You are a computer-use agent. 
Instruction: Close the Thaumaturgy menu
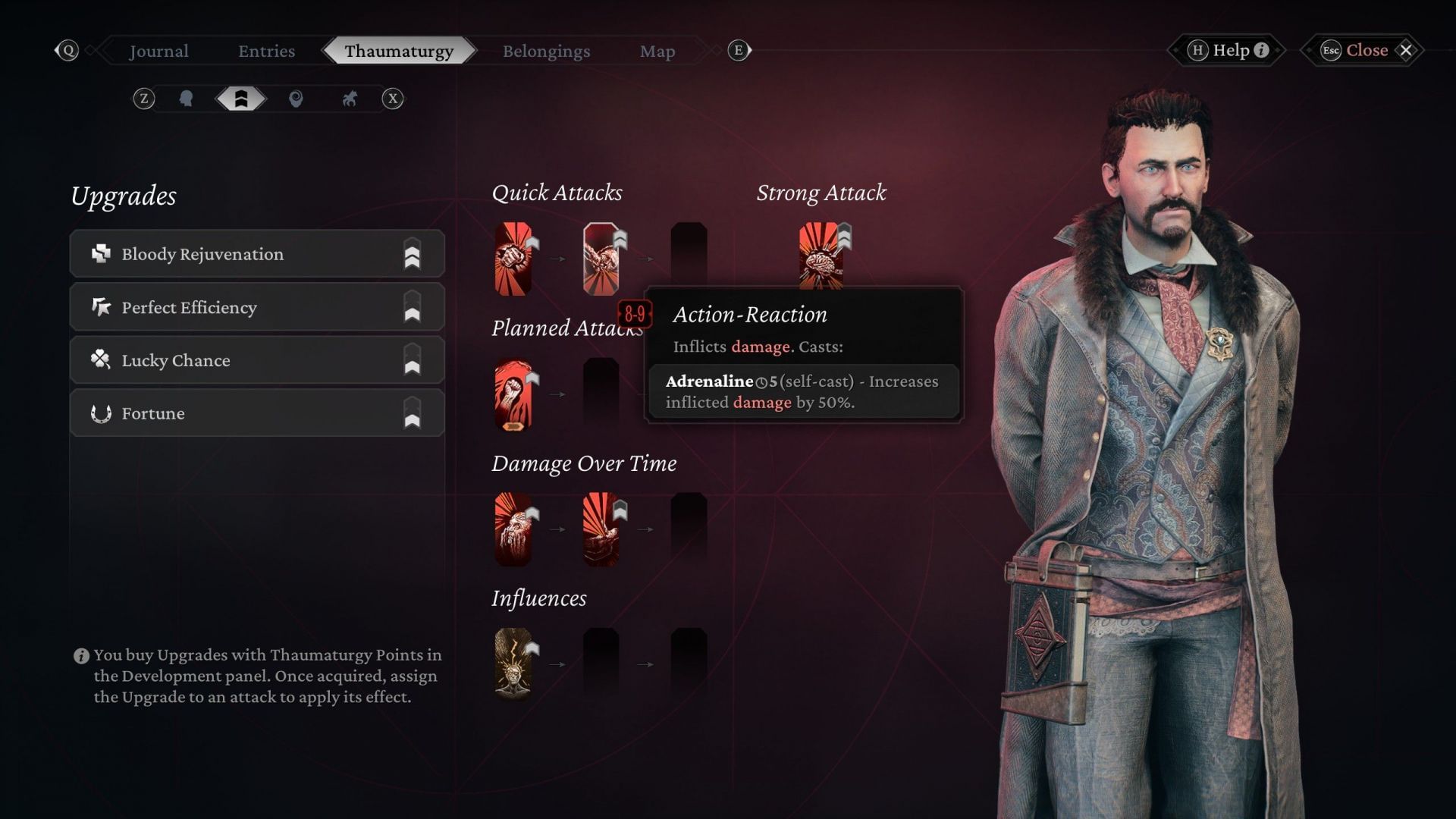(1367, 50)
